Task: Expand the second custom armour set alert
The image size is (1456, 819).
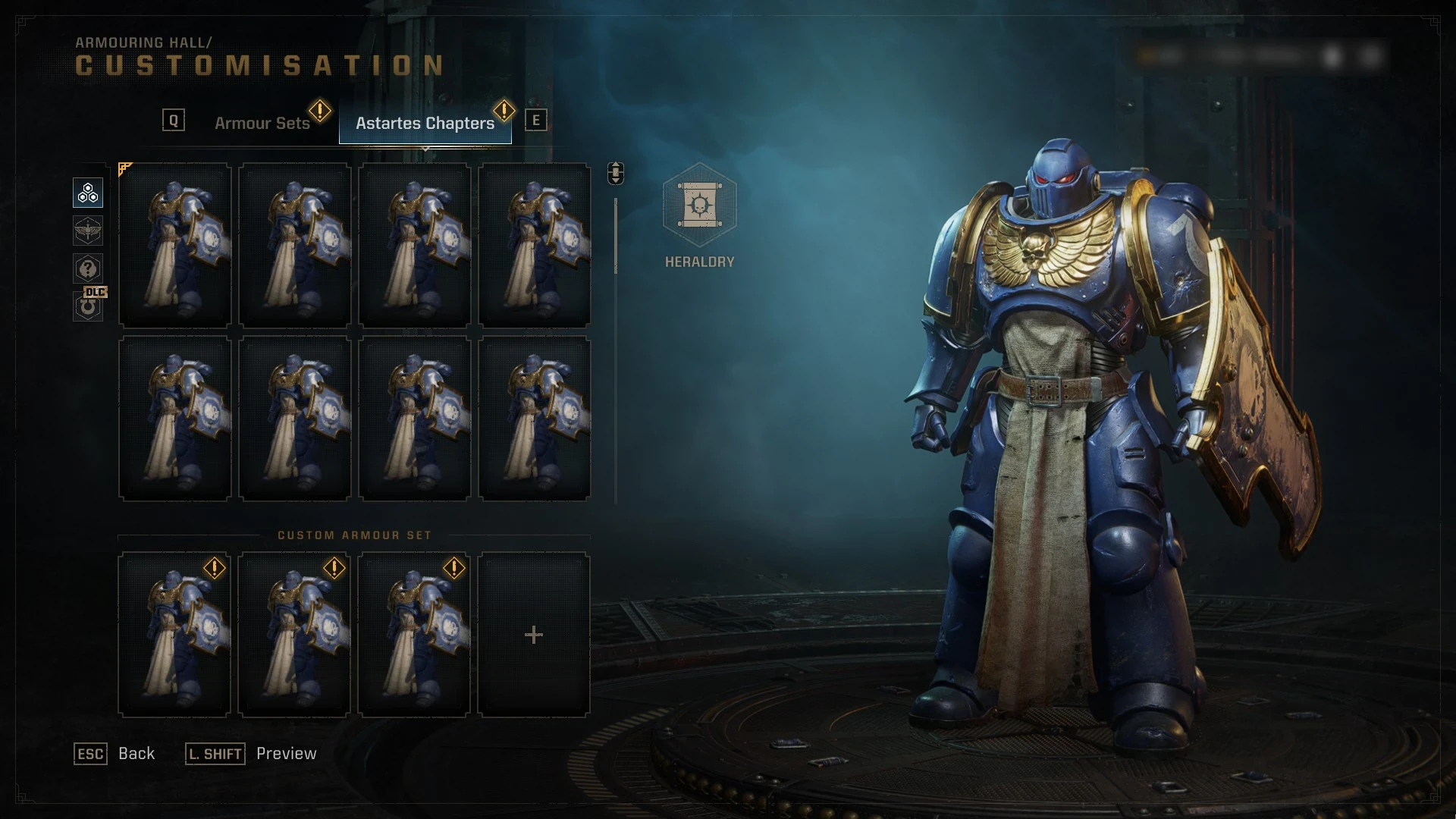Action: coord(334,566)
